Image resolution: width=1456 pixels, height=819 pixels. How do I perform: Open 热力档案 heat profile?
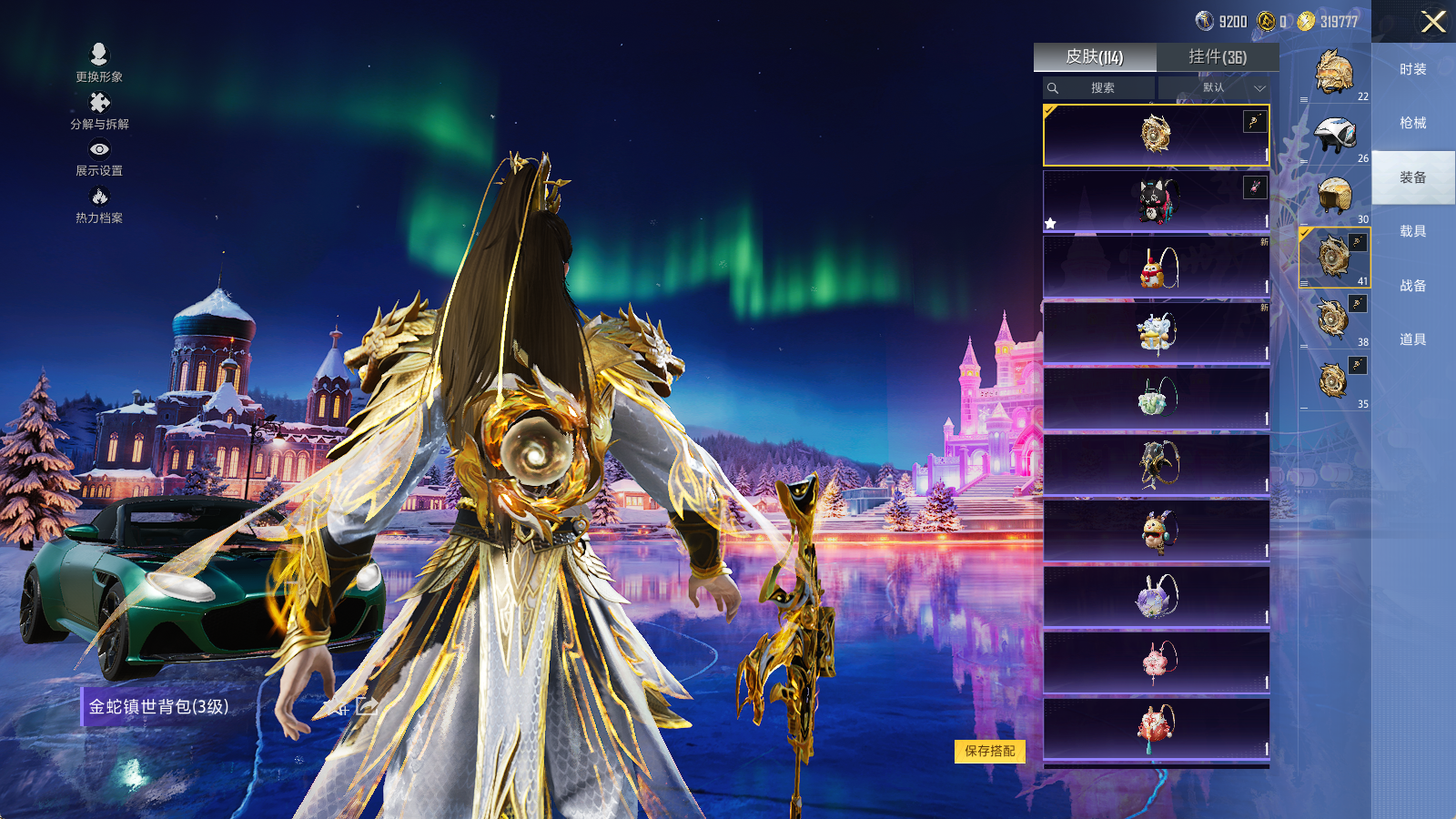[99, 205]
